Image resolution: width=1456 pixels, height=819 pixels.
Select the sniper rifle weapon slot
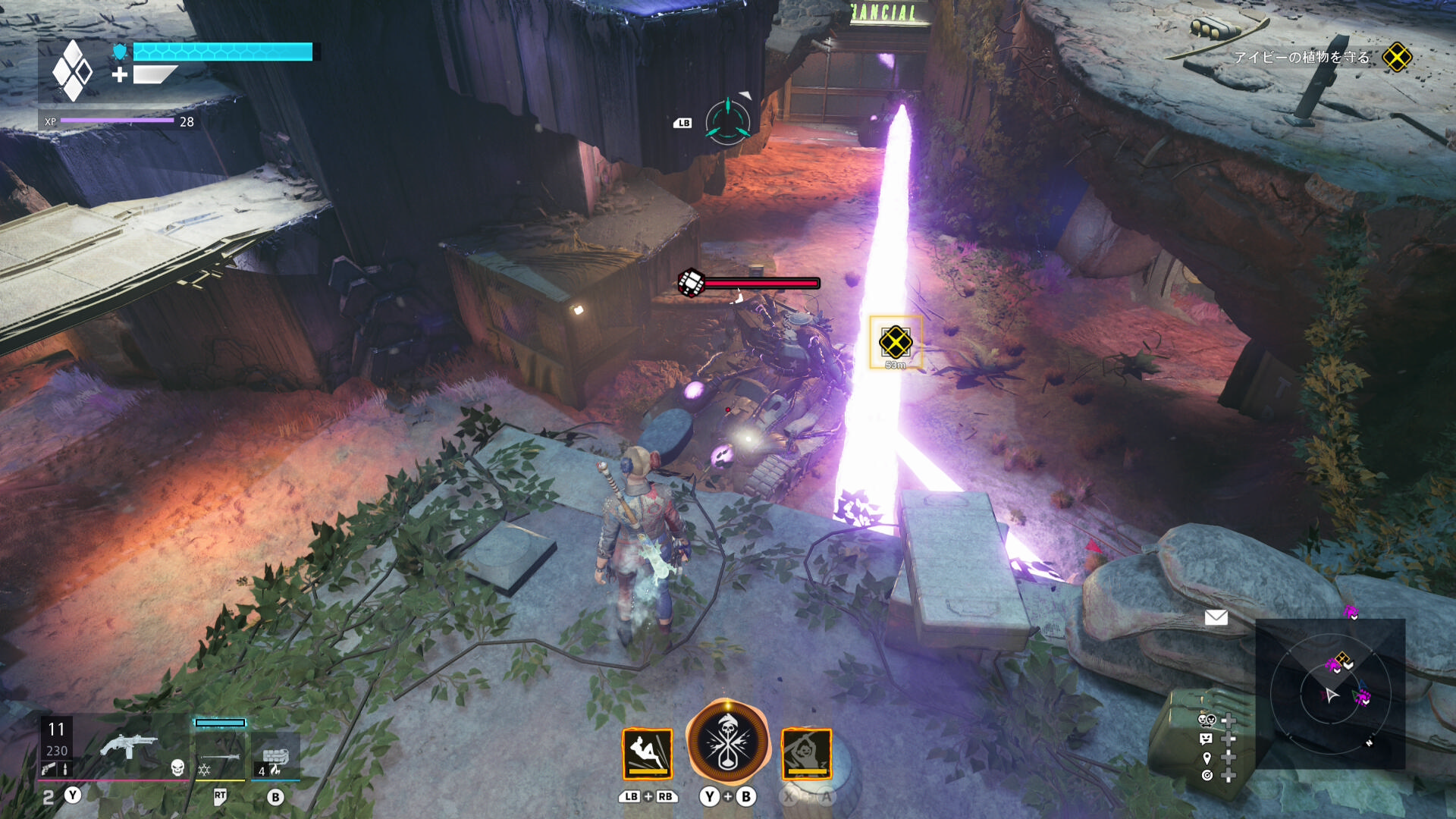pyautogui.click(x=220, y=755)
